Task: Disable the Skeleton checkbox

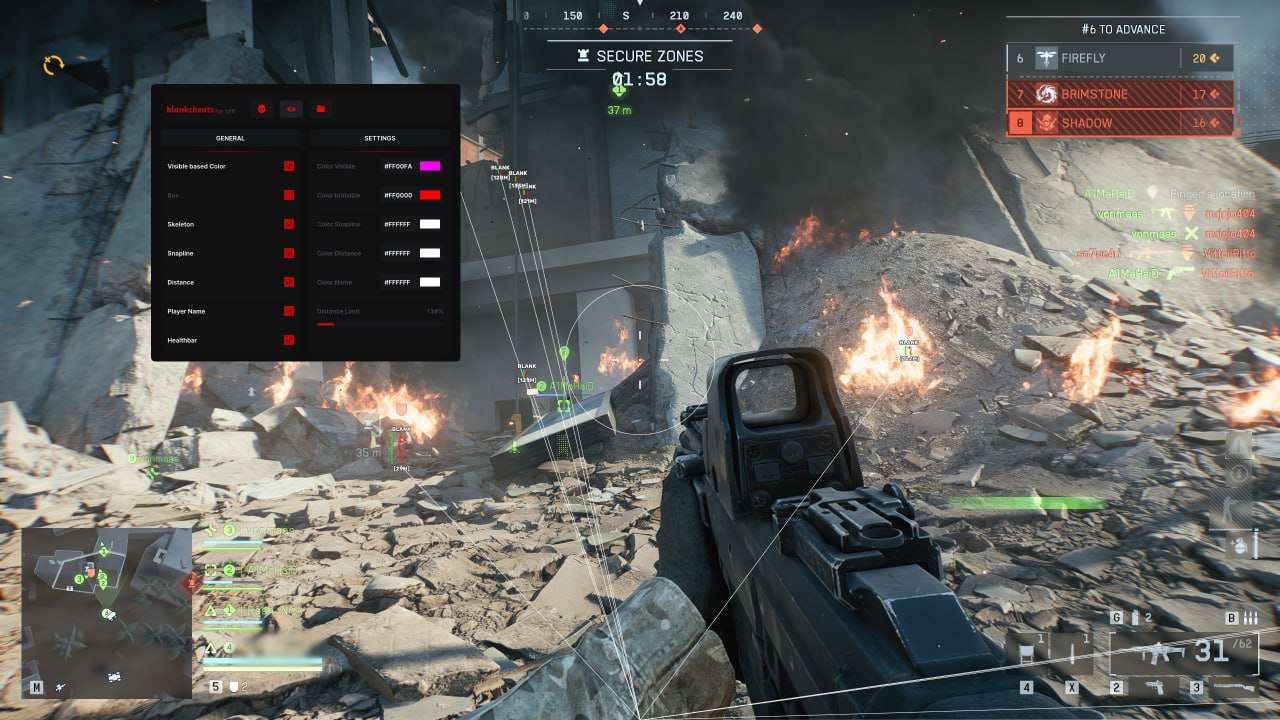Action: pyautogui.click(x=287, y=224)
